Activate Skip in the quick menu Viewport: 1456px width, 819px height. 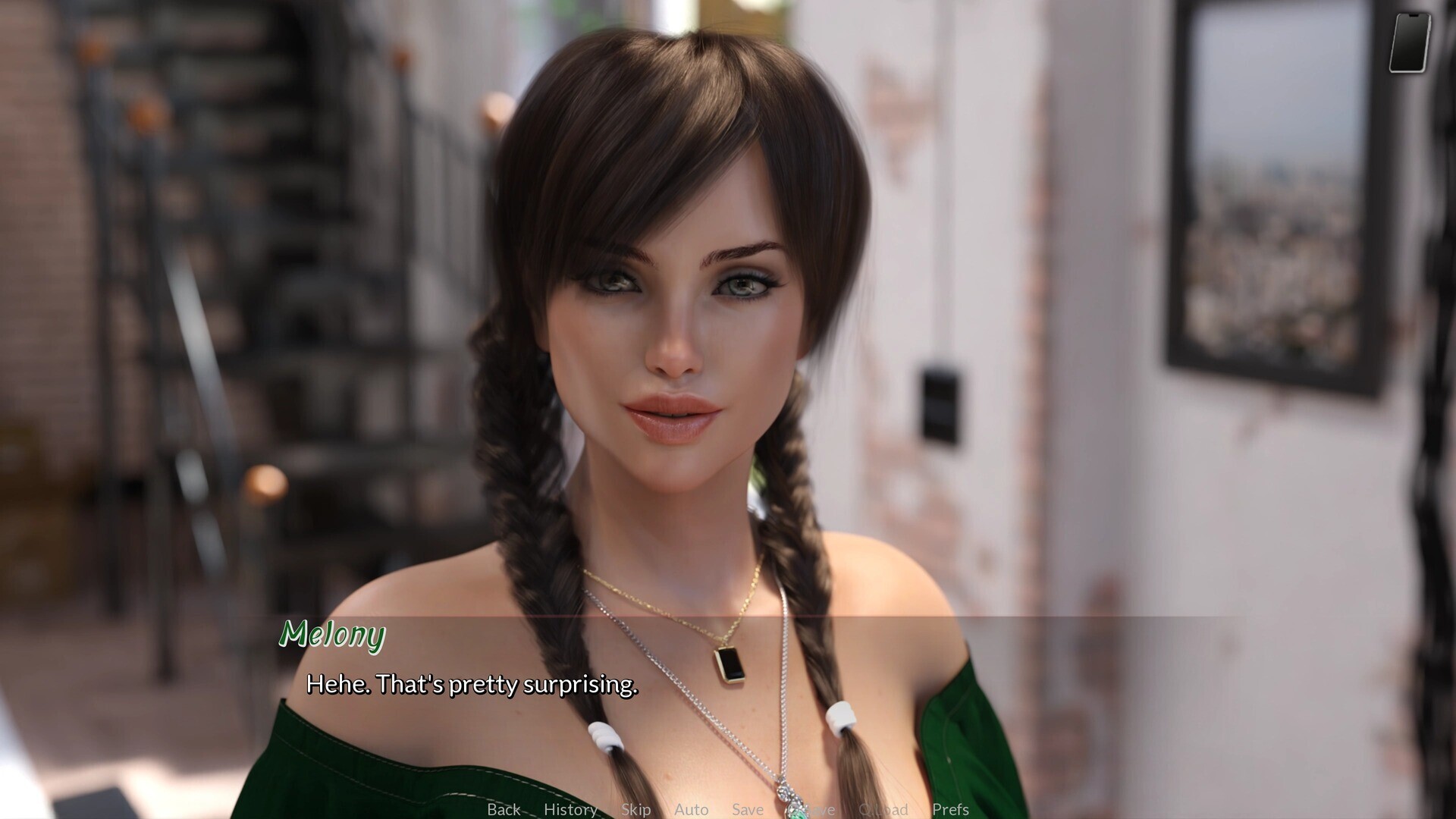[x=635, y=809]
